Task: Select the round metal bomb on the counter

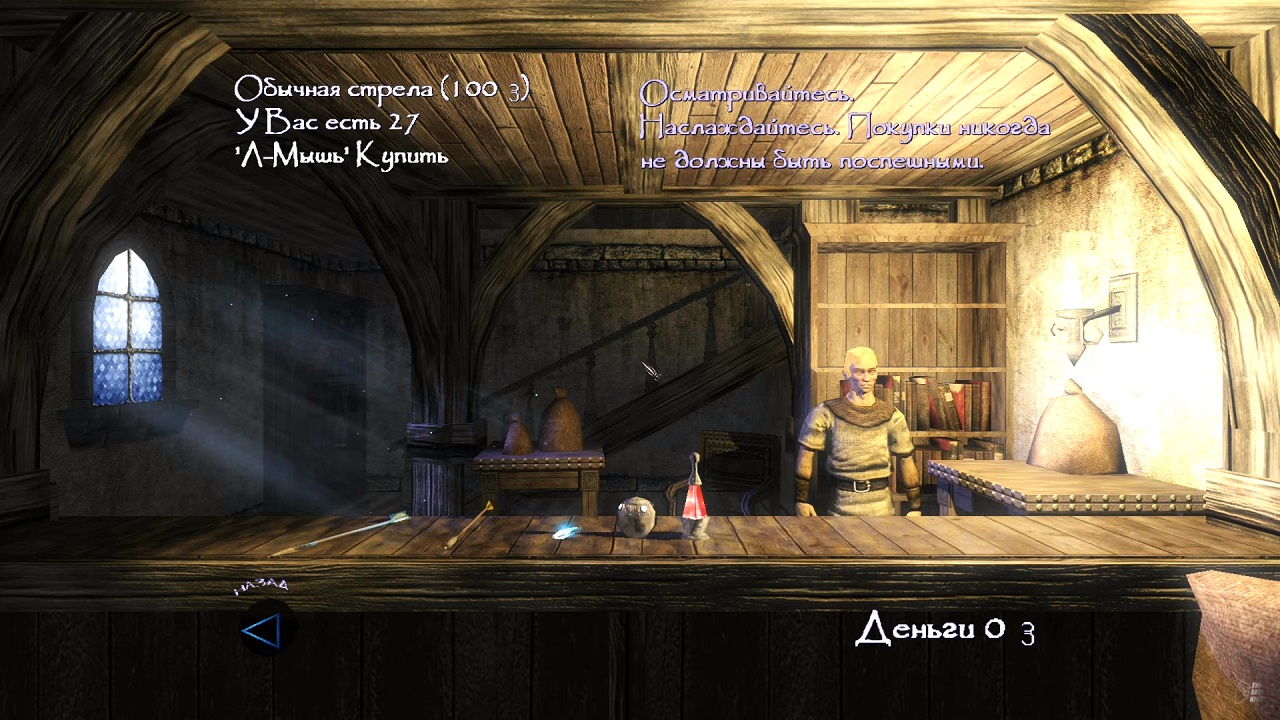Action: (x=635, y=517)
